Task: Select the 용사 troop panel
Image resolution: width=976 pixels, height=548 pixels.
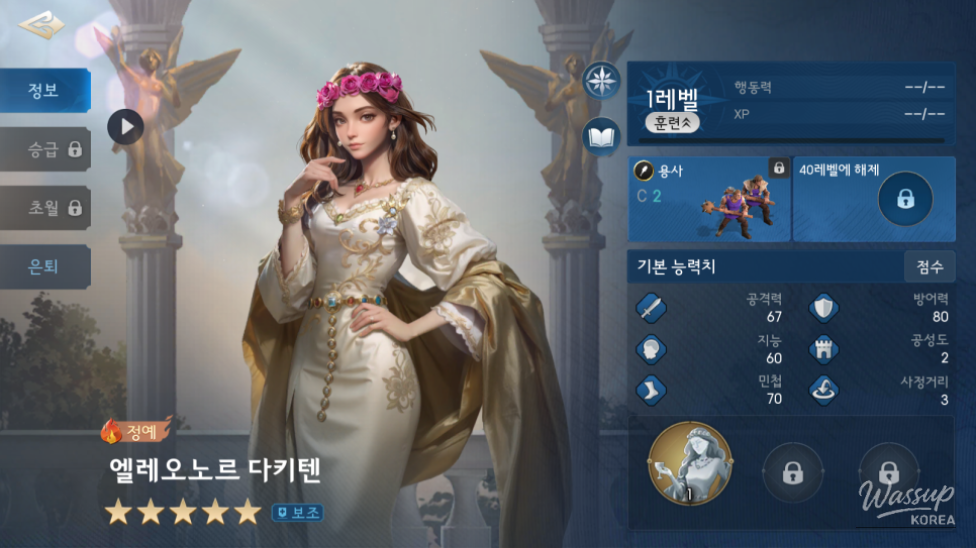Action: [x=709, y=198]
